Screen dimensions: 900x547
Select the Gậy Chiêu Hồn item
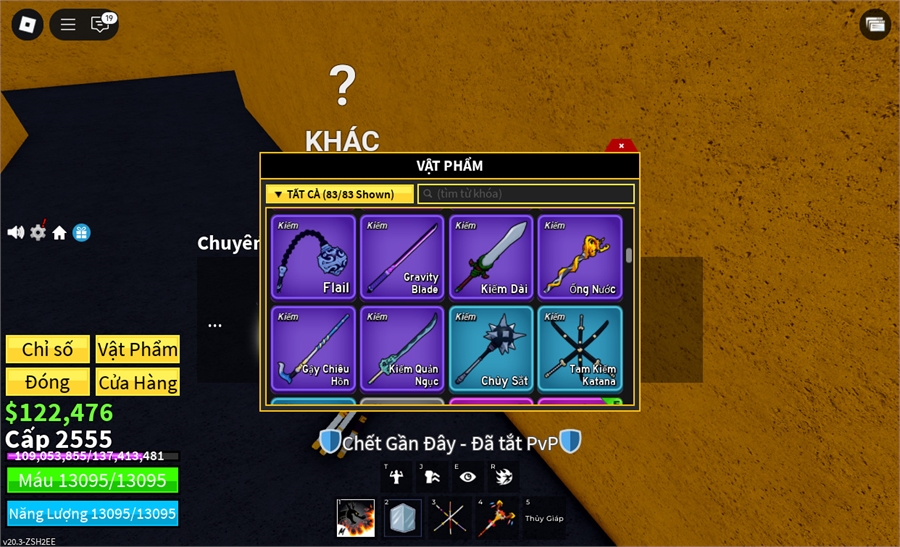[313, 348]
